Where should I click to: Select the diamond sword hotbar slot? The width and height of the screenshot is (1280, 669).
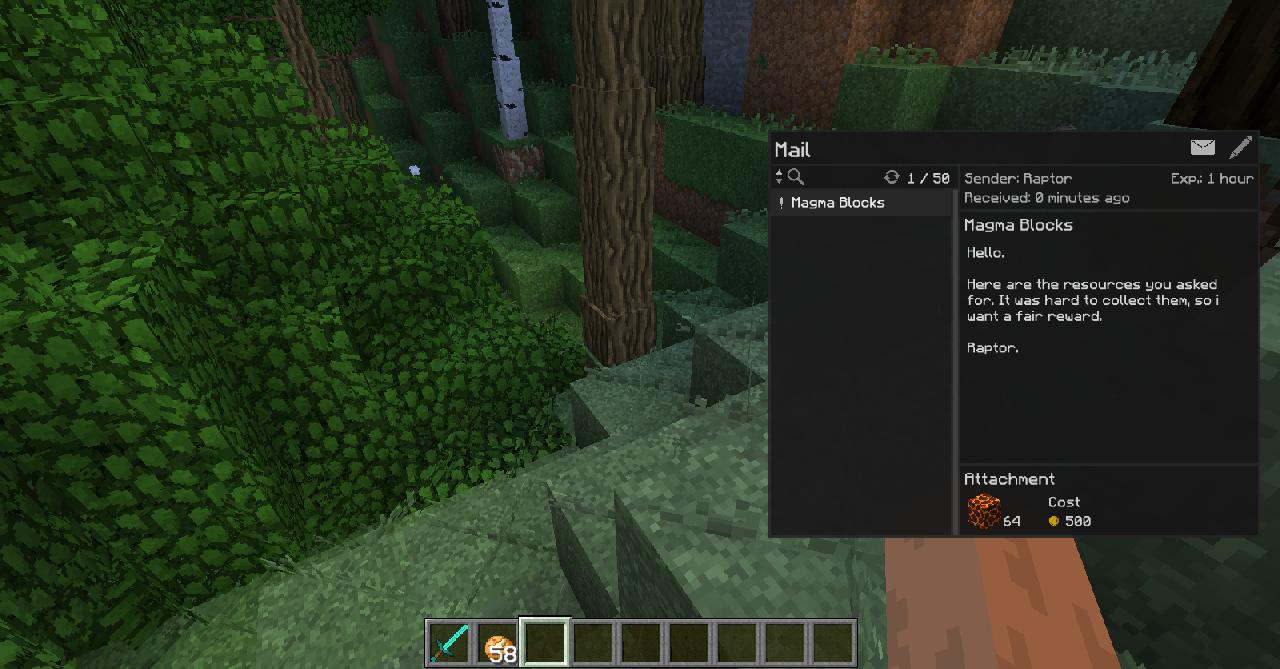coord(448,643)
